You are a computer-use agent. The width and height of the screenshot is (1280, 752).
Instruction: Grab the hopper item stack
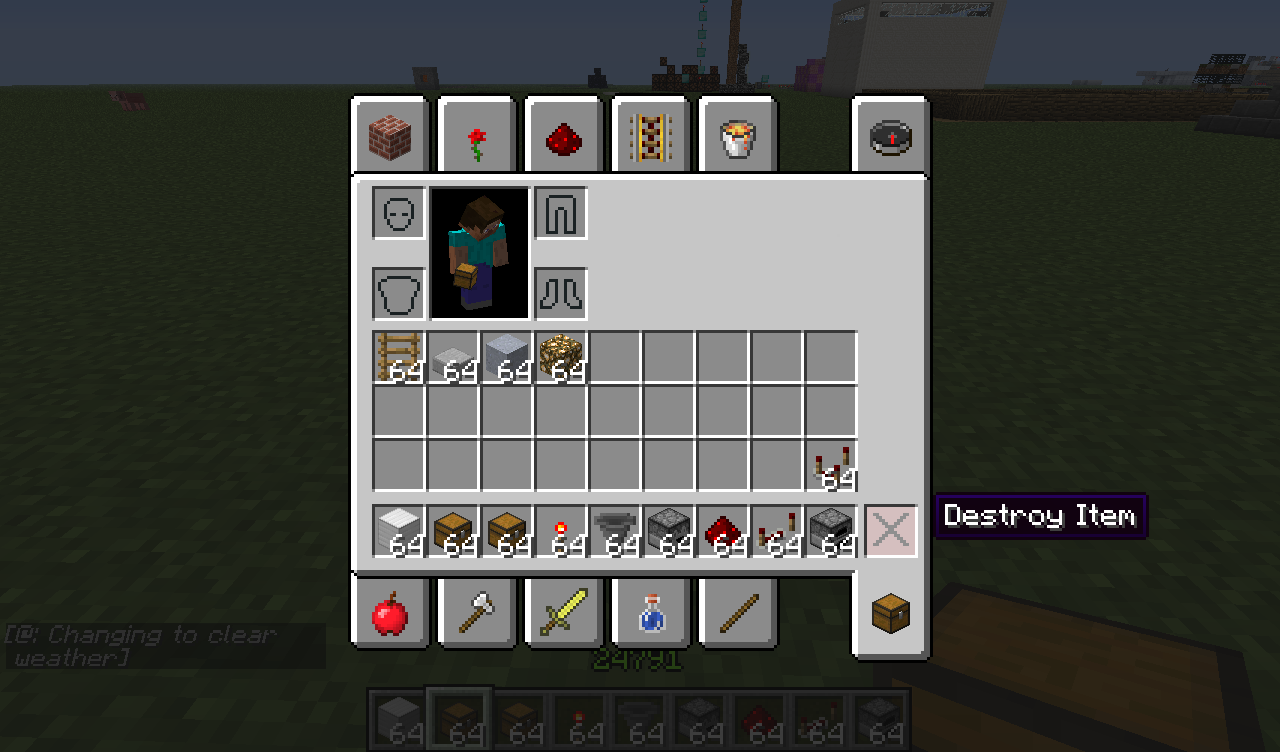coord(615,530)
